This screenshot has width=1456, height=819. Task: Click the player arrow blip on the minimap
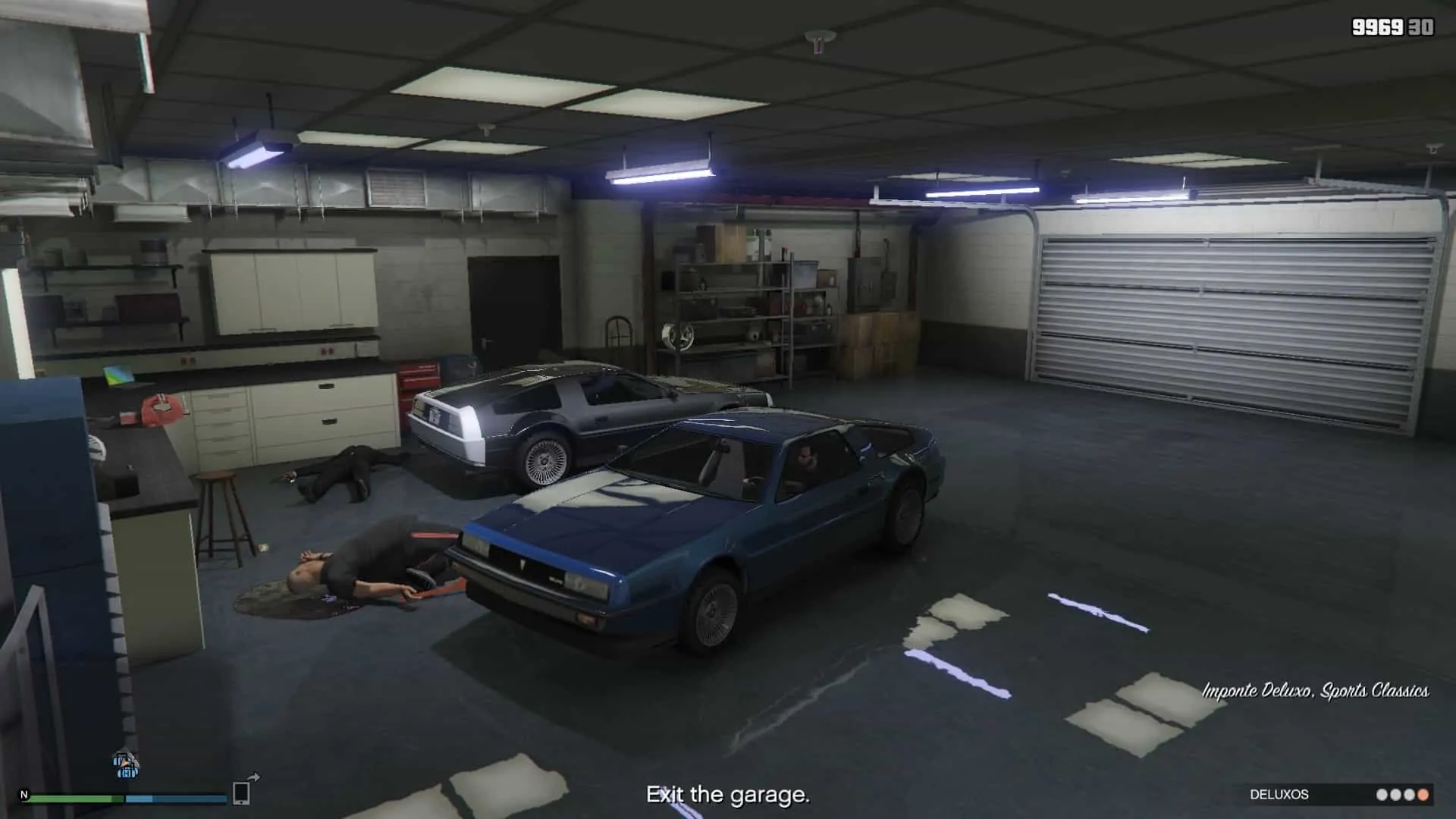(x=124, y=761)
